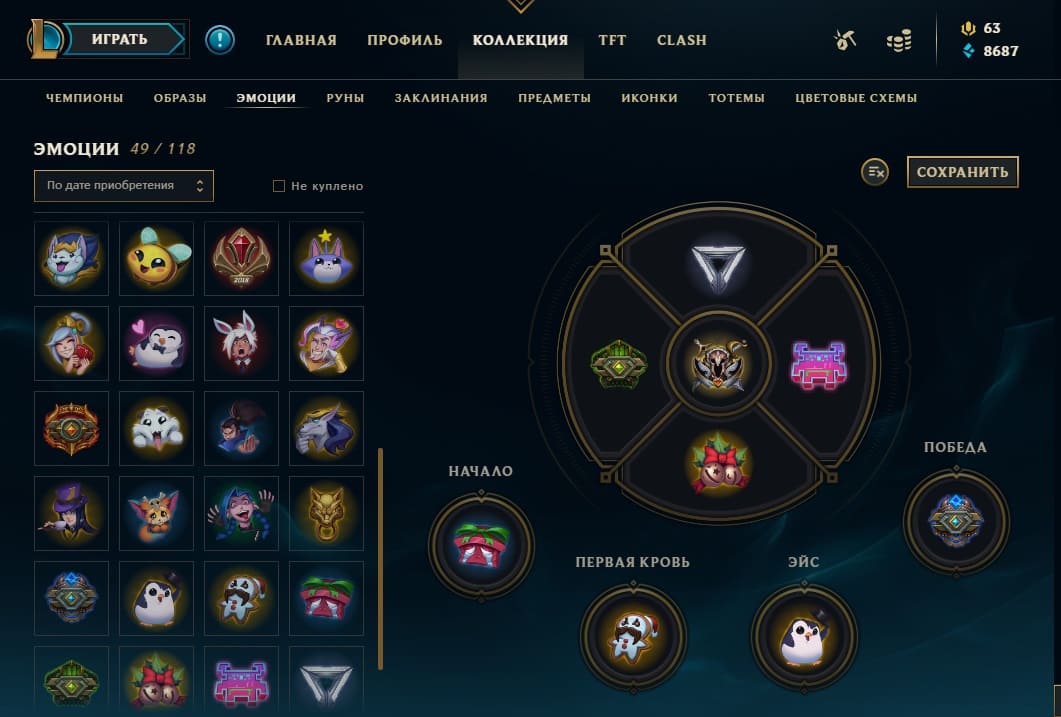Switch to the ОБРАЗЫ tab

coord(180,98)
